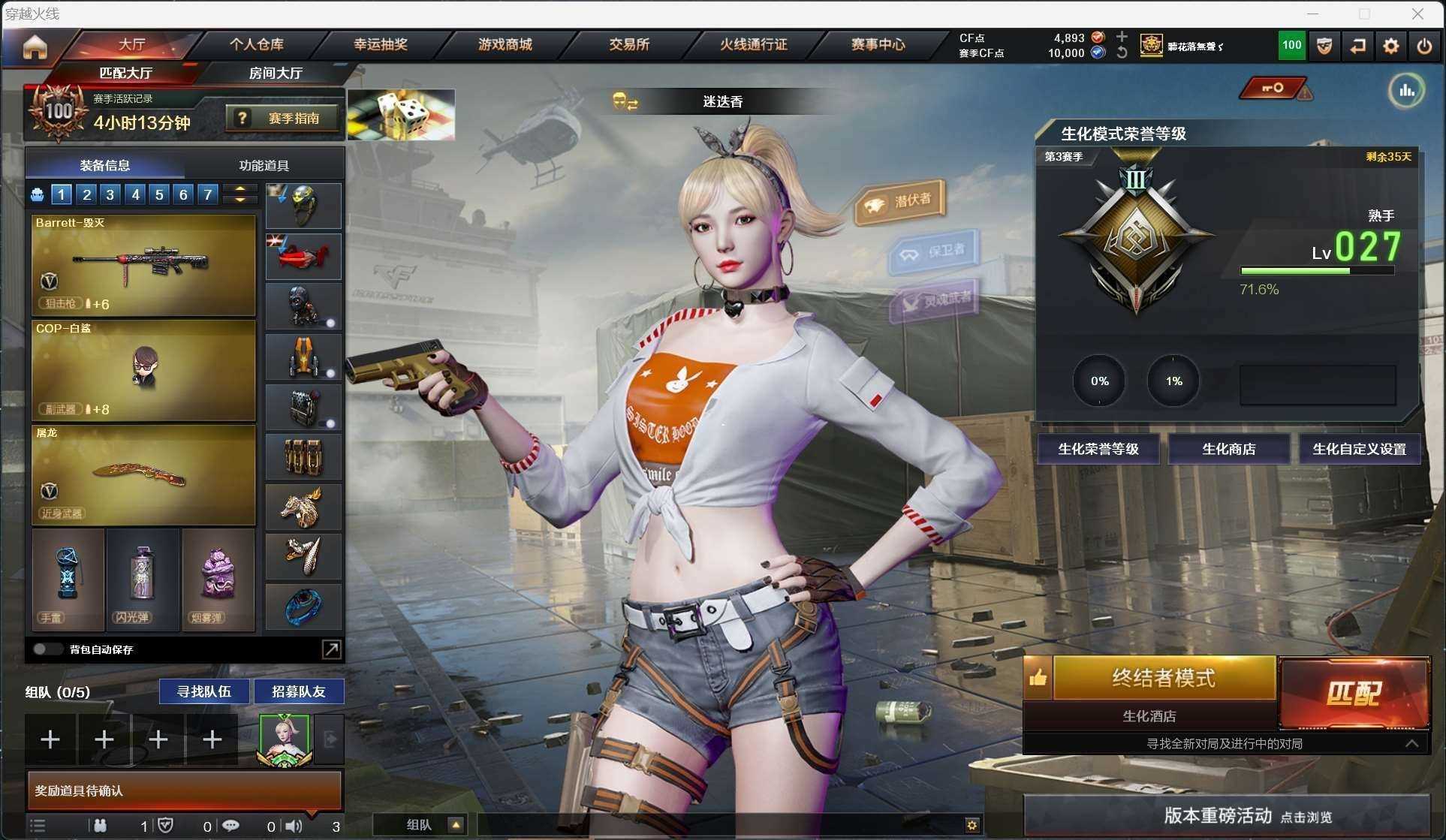Select the 潜伏者 faction tag
1446x840 pixels.
click(x=901, y=202)
